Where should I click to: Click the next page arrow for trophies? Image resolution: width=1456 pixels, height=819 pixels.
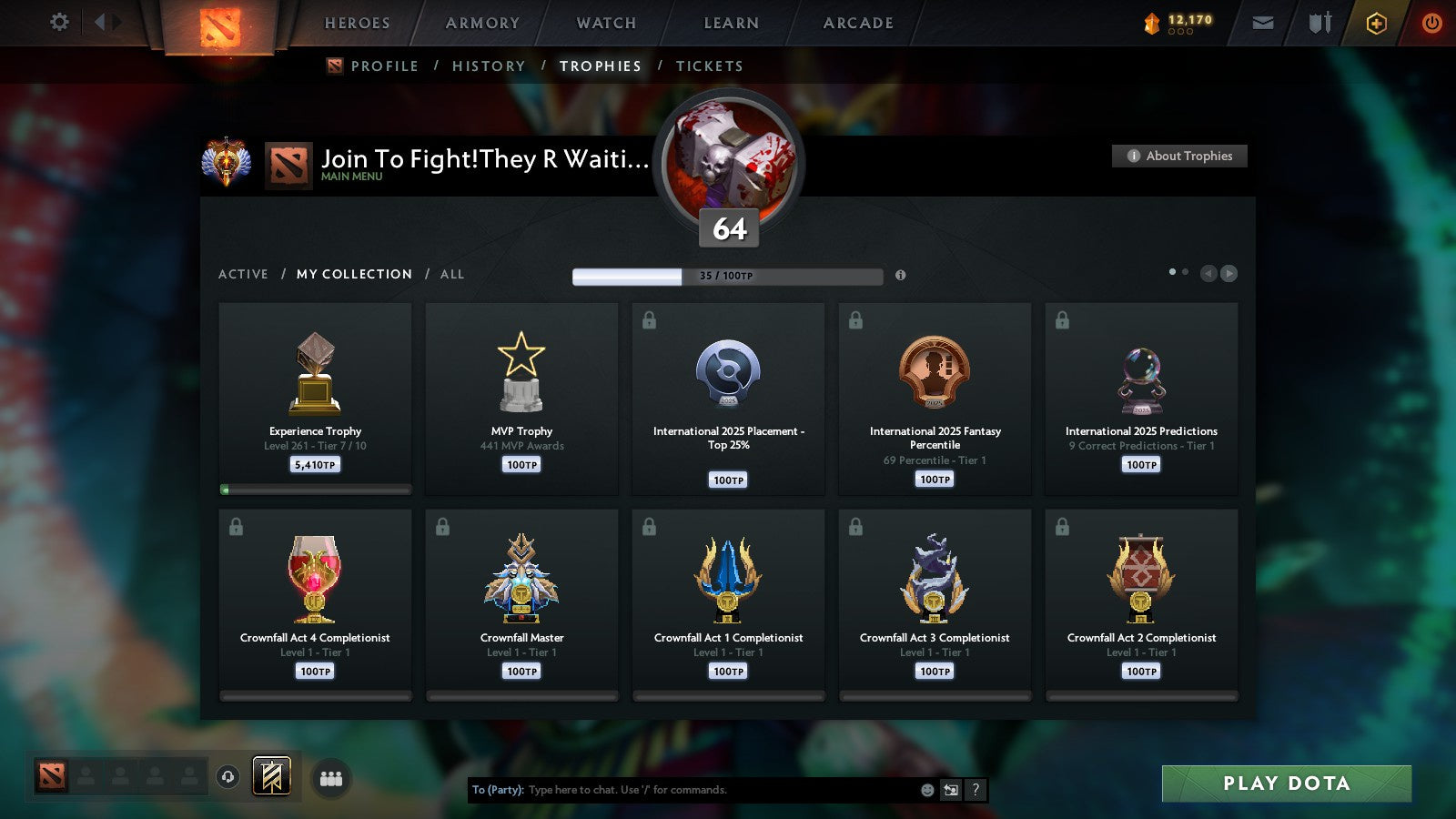pyautogui.click(x=1230, y=273)
